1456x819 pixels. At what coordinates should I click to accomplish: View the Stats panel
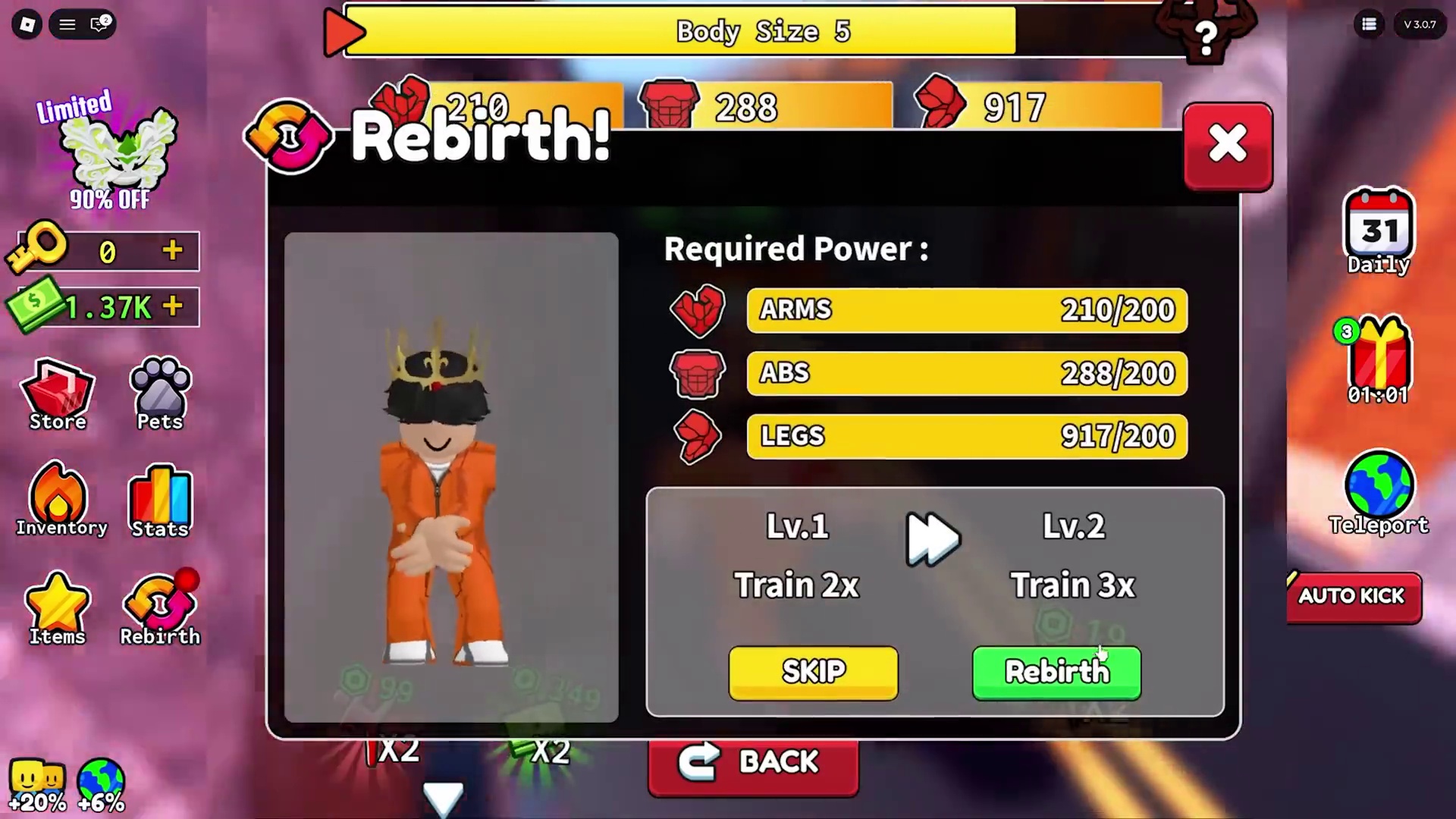160,502
